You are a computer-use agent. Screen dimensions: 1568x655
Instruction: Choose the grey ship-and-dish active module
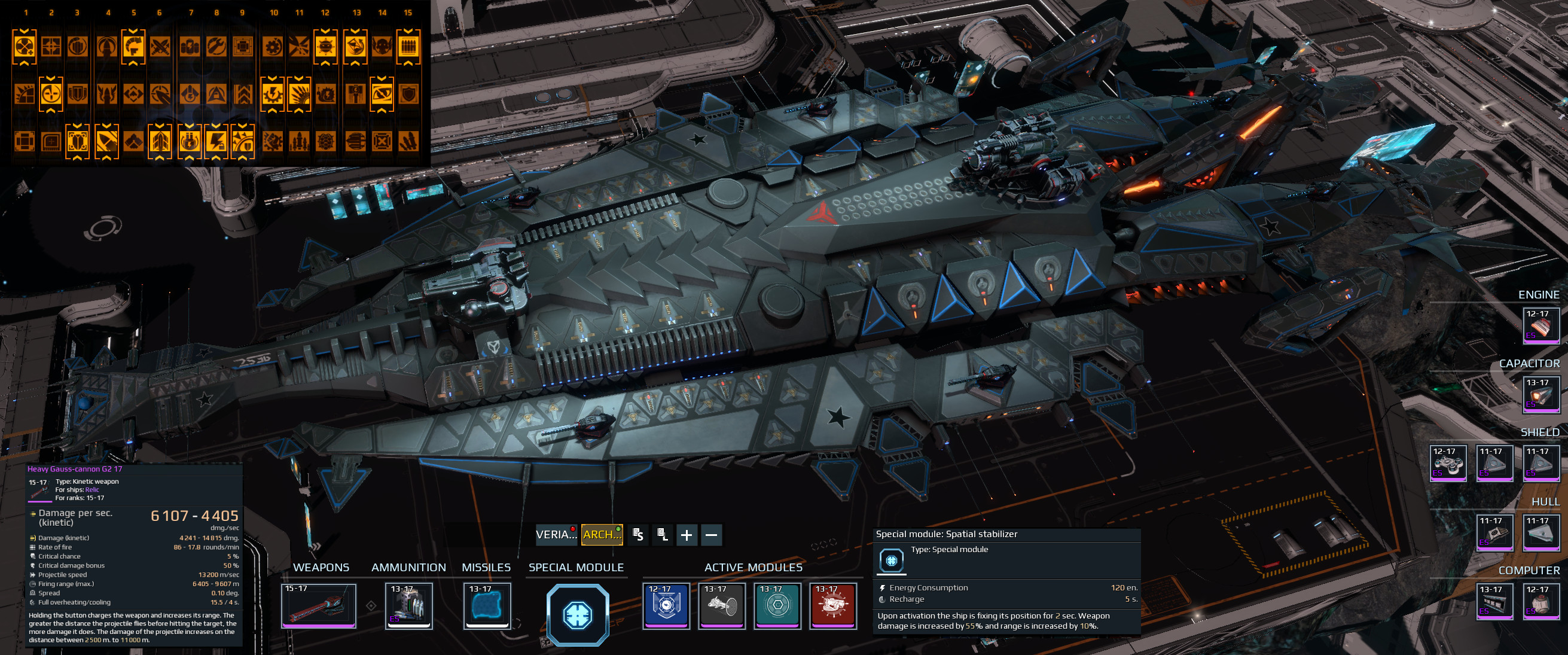point(721,606)
